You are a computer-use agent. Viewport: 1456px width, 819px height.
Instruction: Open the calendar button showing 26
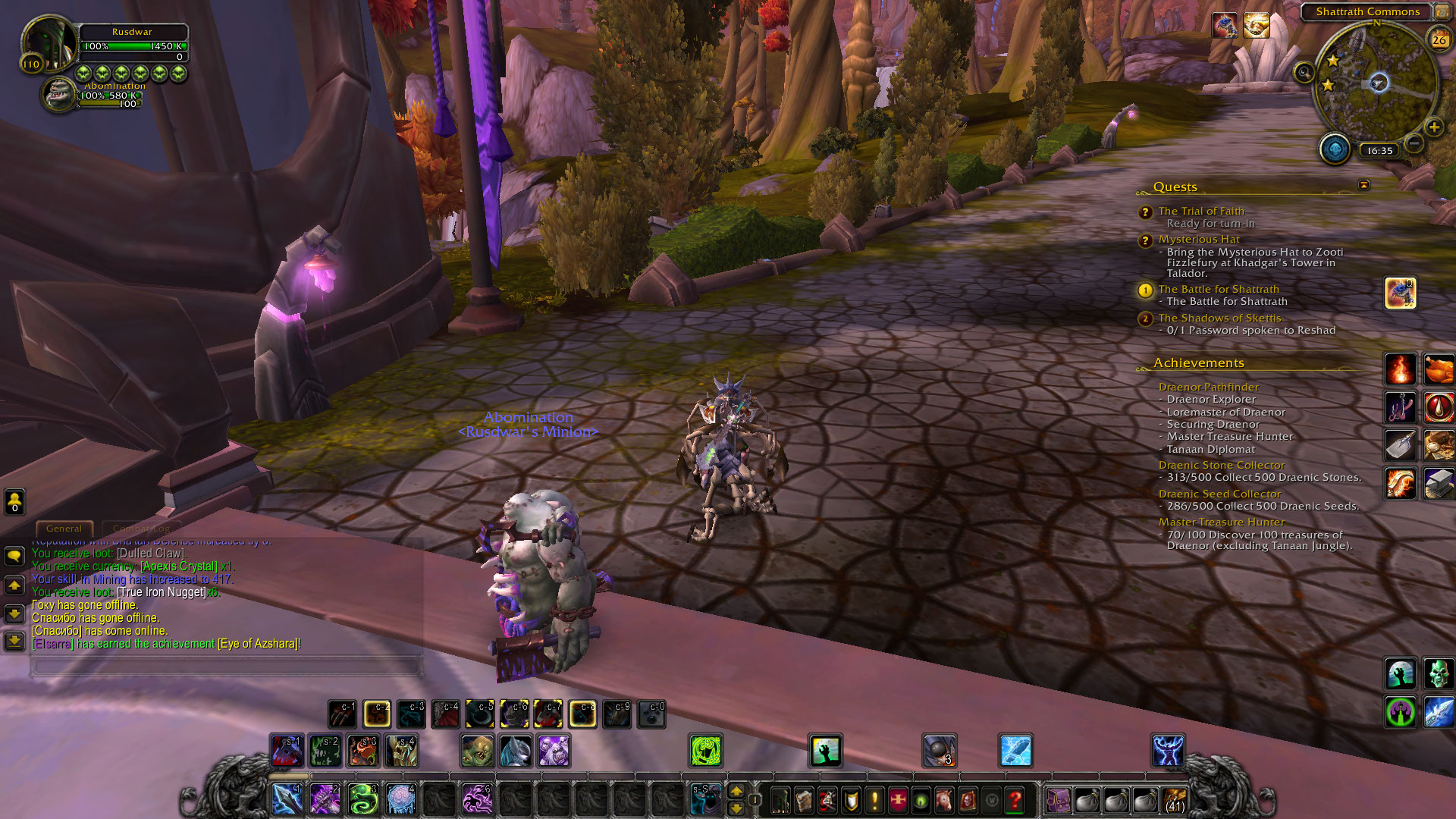[x=1439, y=39]
